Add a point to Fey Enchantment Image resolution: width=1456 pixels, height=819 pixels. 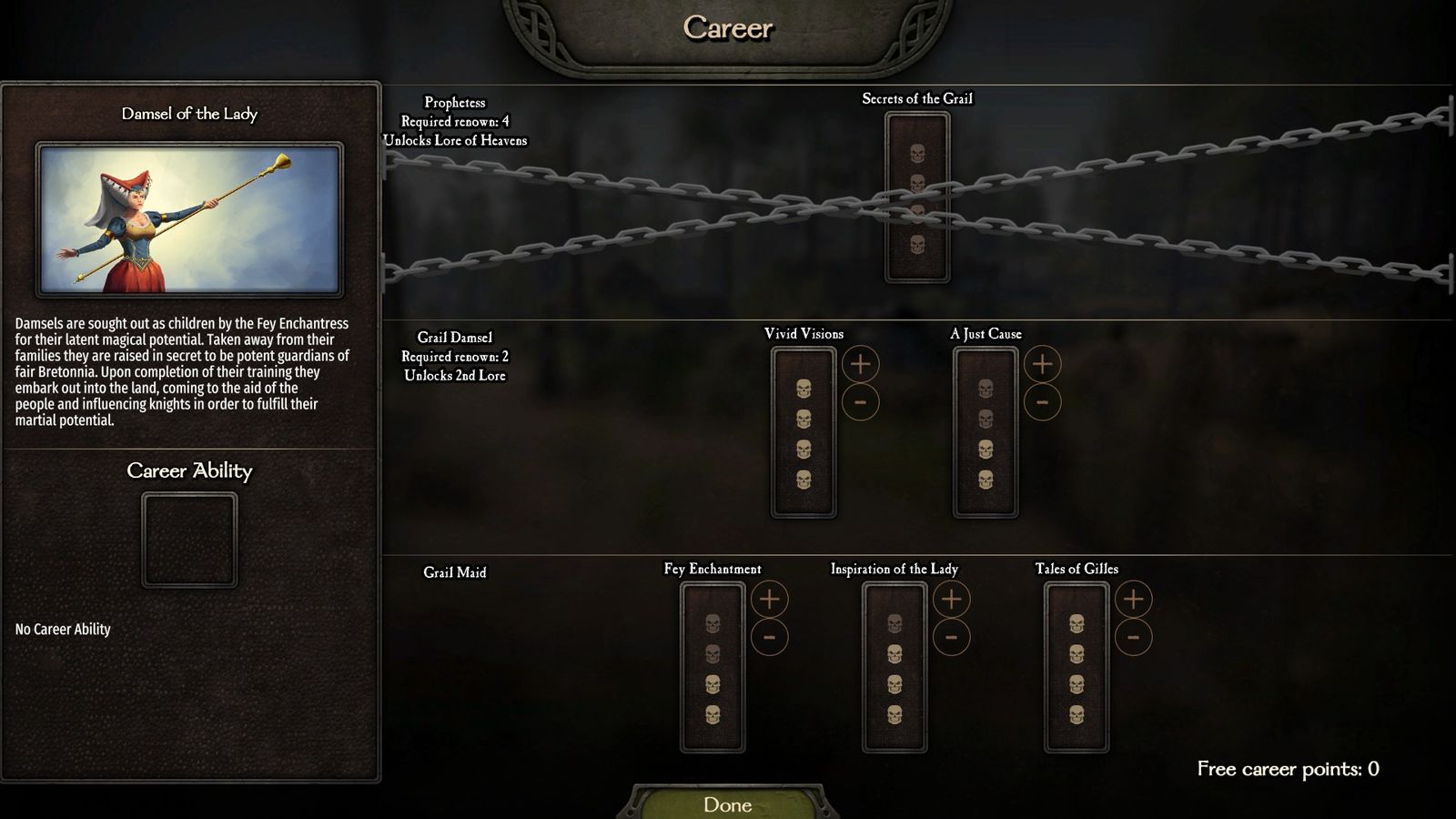[x=769, y=599]
